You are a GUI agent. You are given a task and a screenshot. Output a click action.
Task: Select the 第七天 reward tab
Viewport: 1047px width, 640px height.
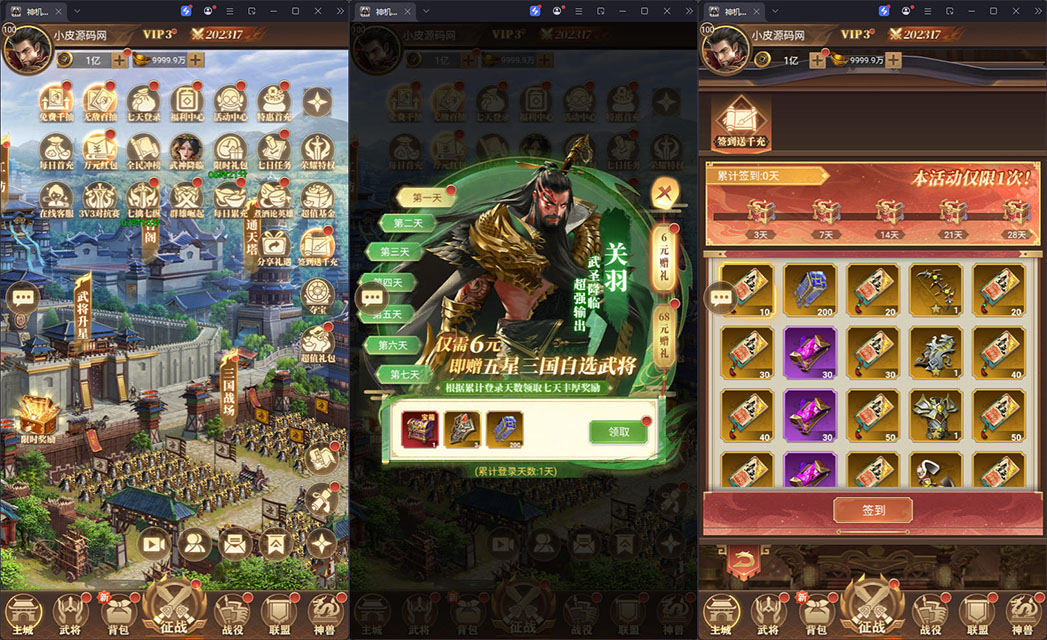click(x=406, y=375)
